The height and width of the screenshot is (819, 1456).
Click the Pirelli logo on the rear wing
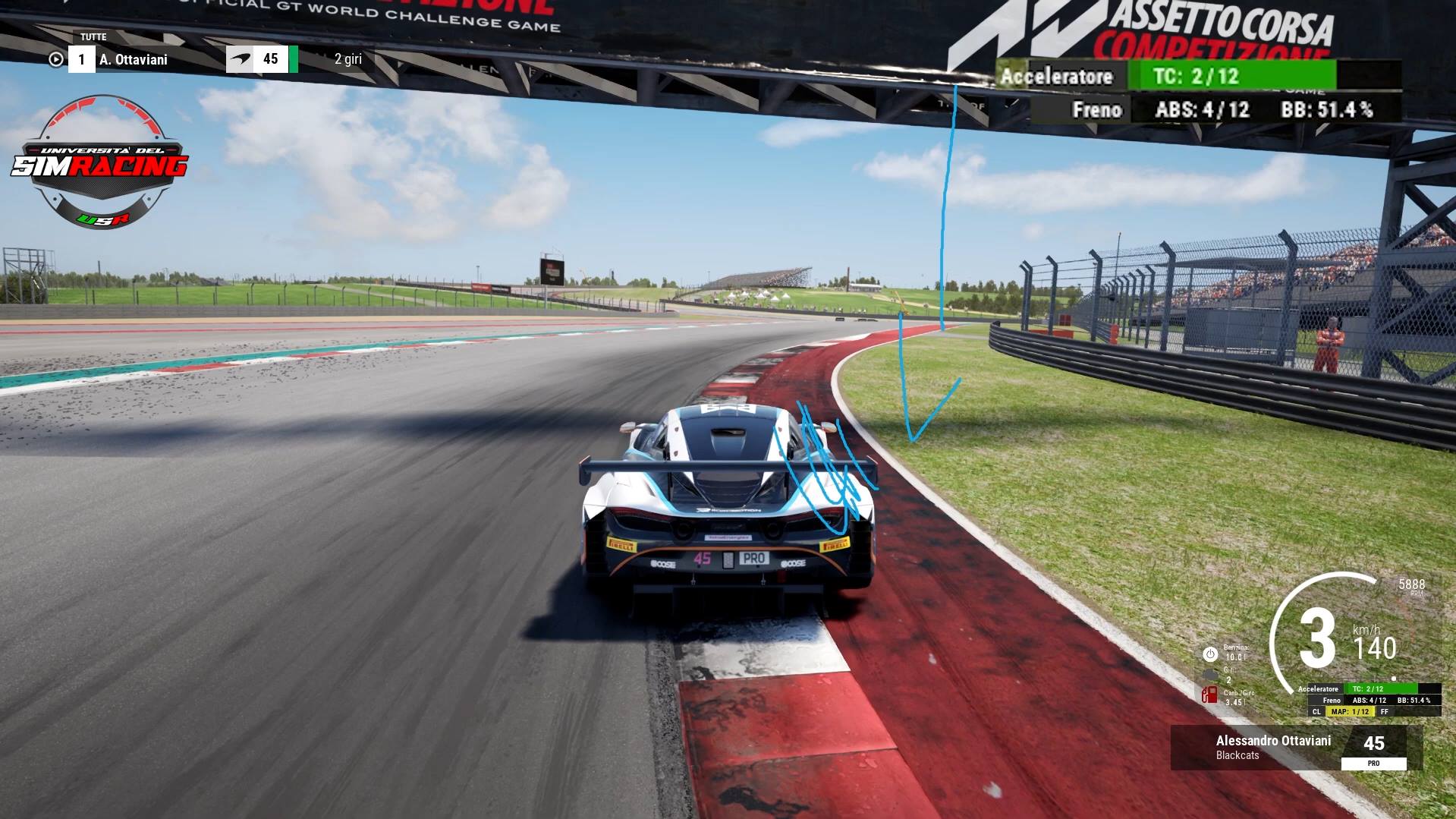[x=621, y=544]
